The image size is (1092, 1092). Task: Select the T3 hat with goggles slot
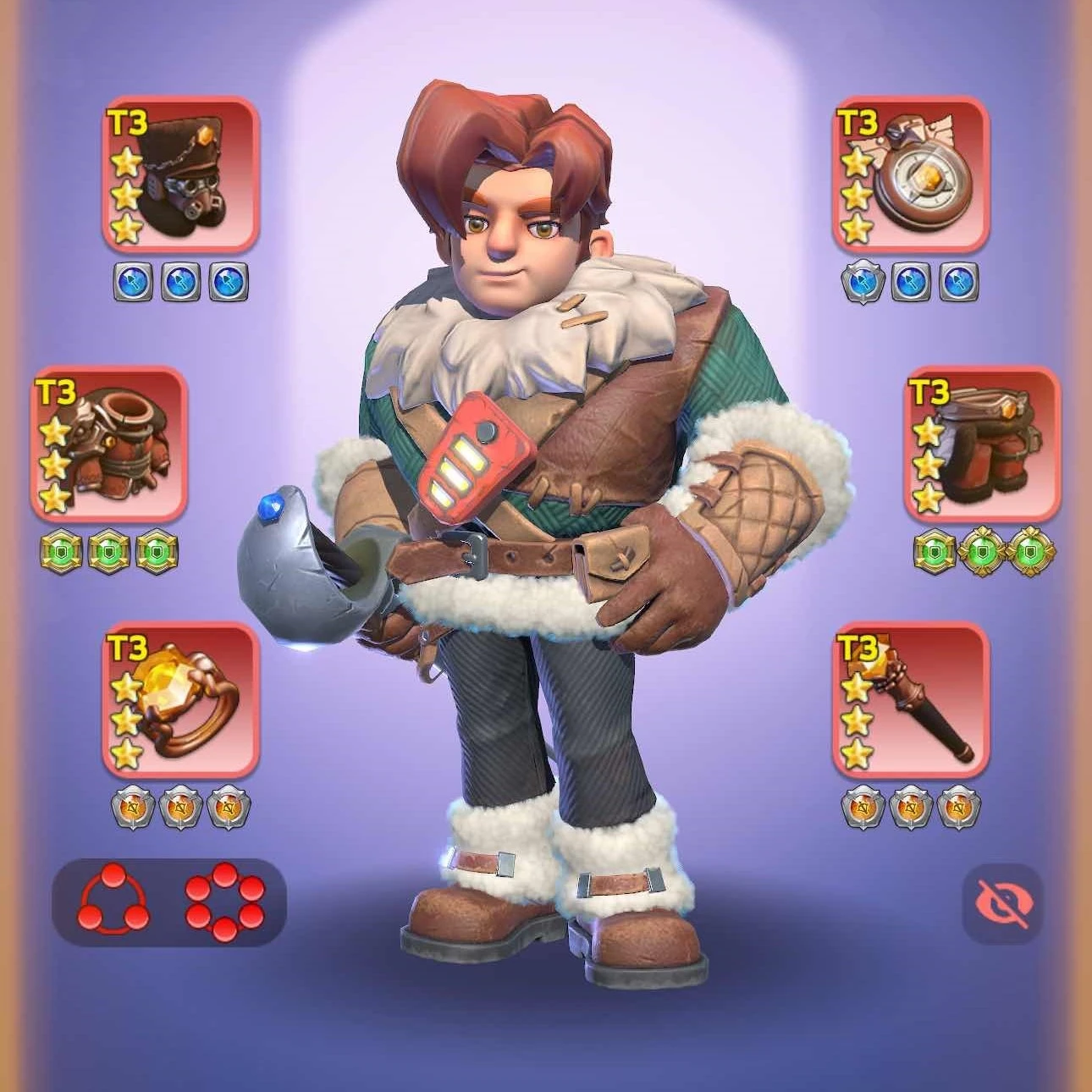point(180,174)
